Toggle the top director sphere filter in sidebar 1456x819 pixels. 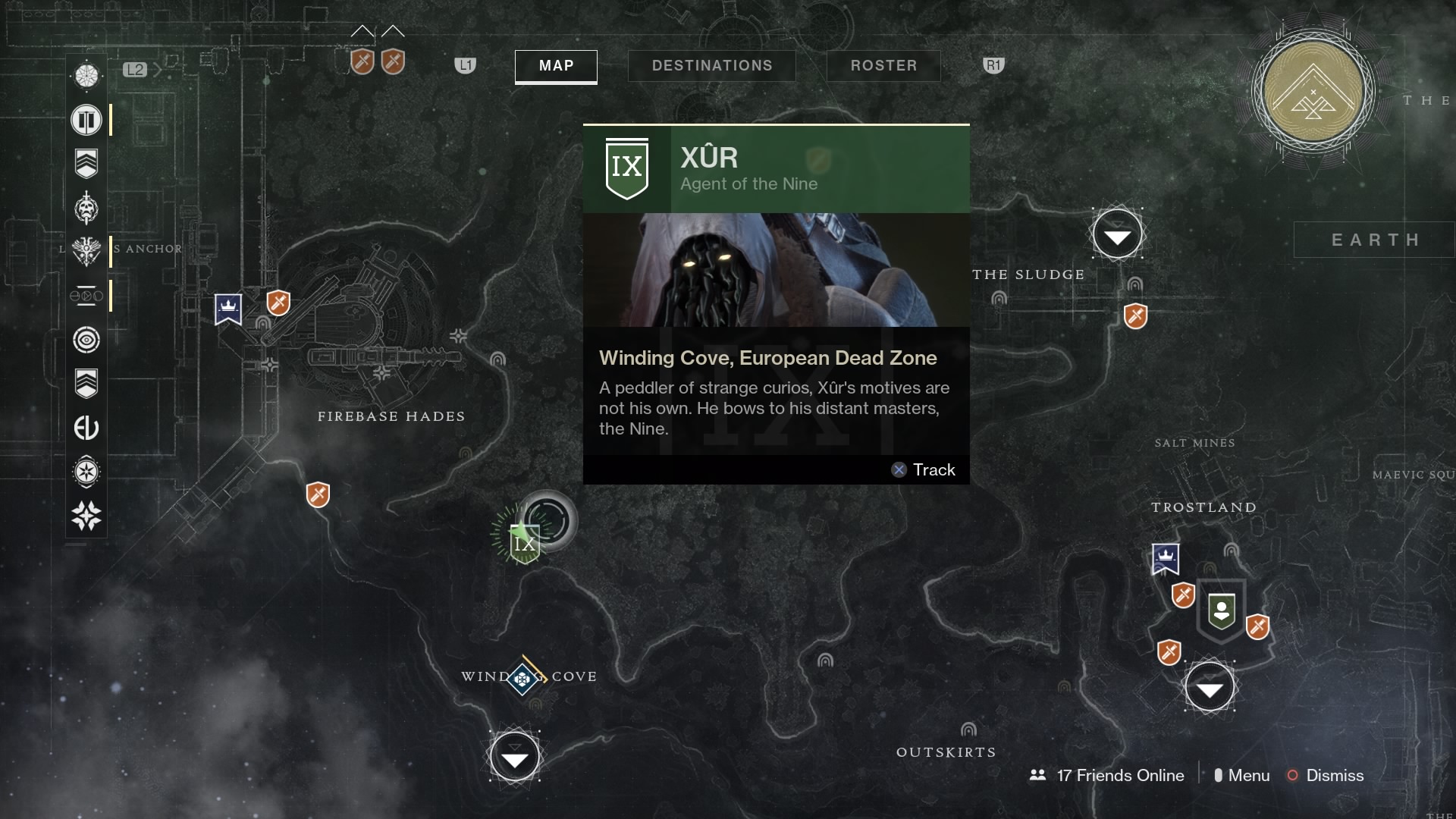86,75
